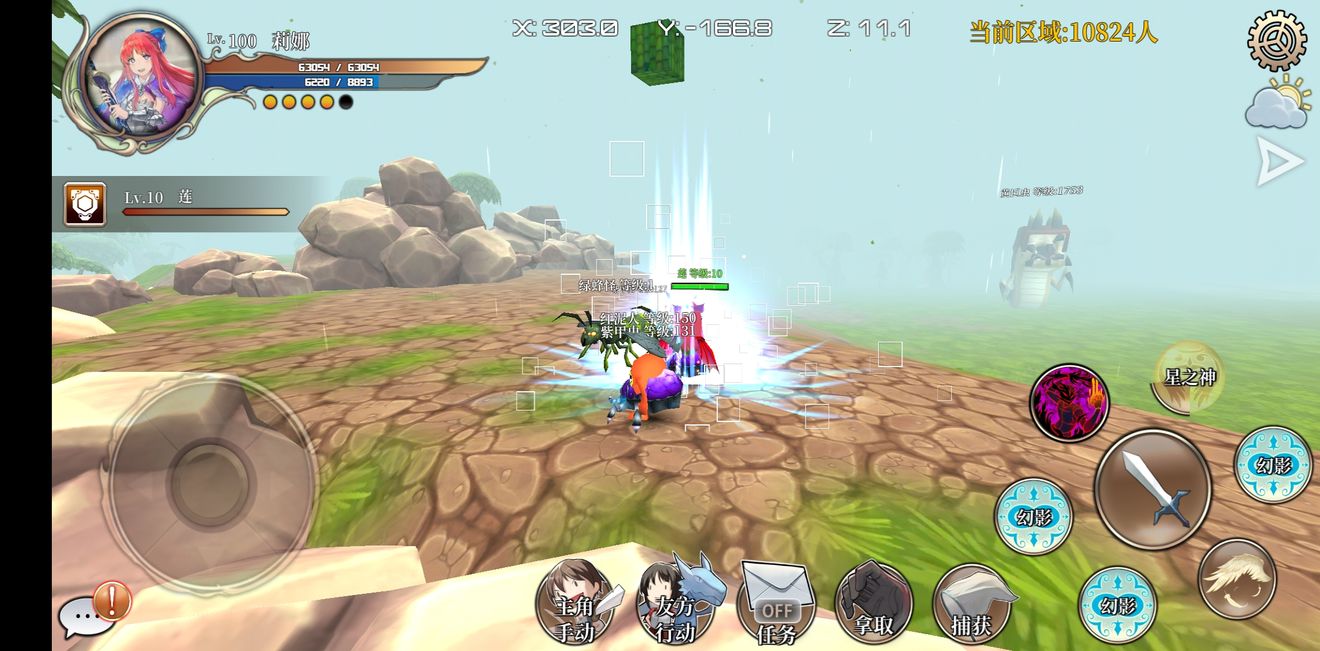Open the gear settings menu
This screenshot has height=651, width=1320.
pos(1277,39)
